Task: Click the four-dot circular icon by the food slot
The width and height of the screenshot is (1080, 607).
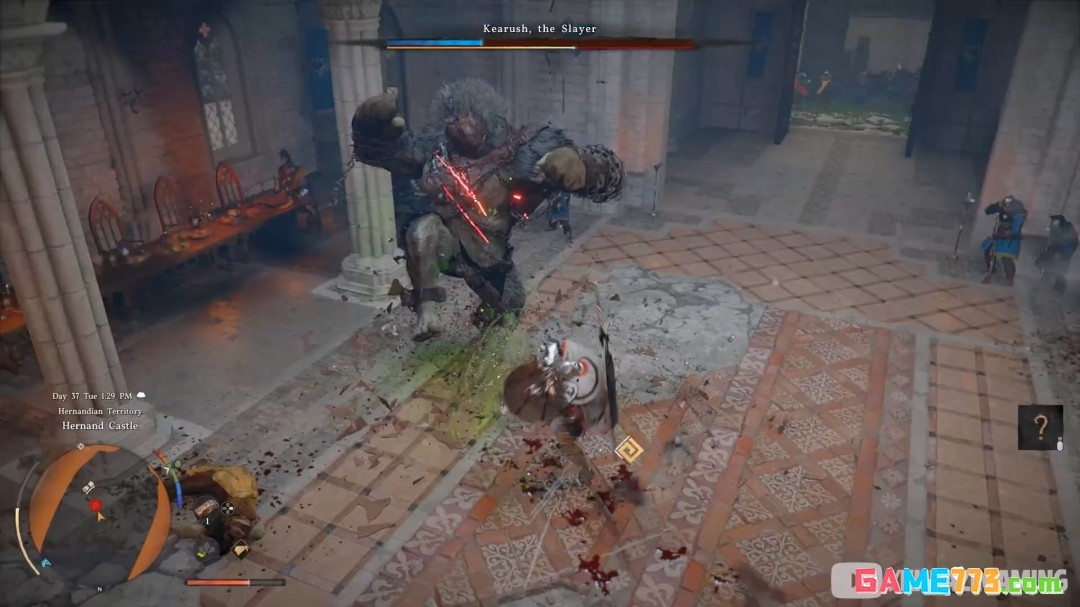Action: (227, 508)
